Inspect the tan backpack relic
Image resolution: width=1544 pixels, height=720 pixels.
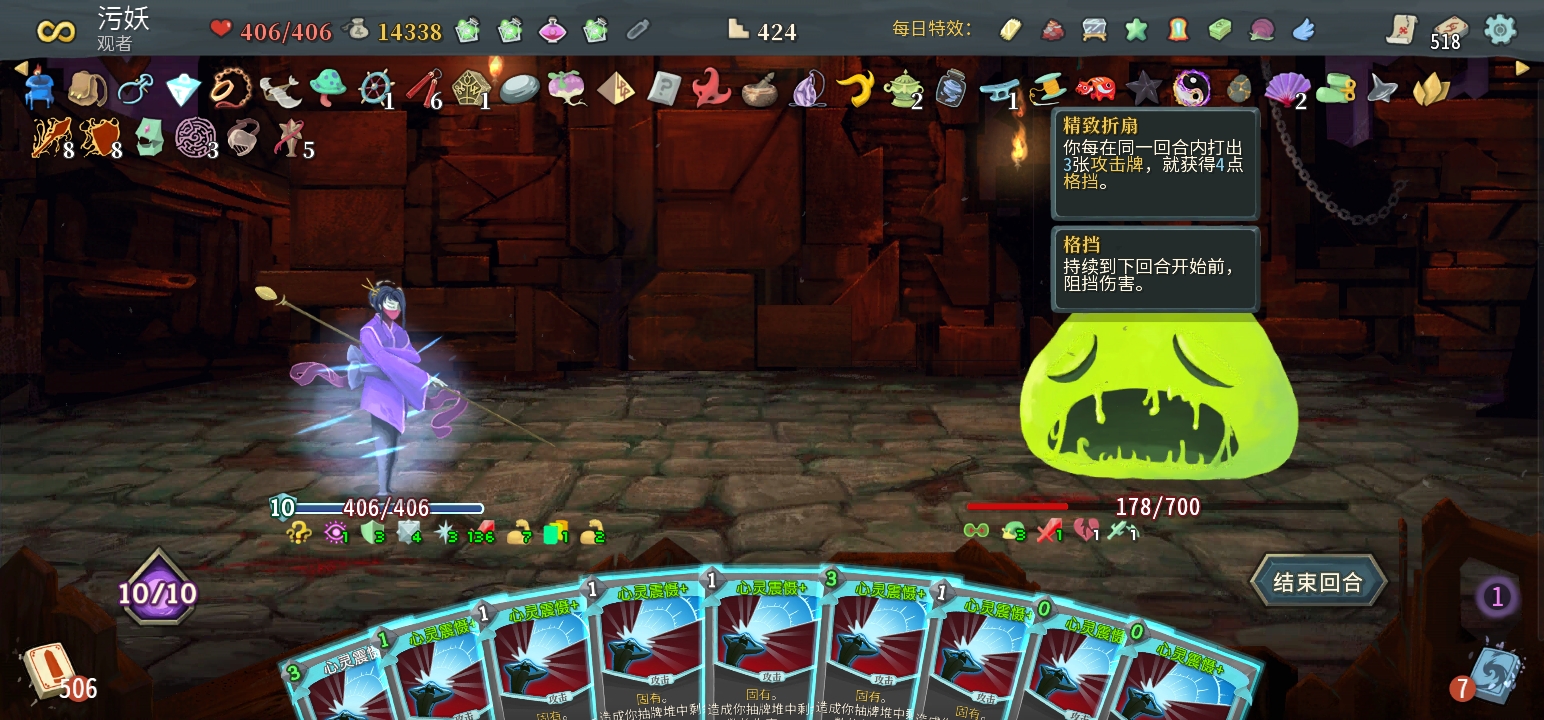pyautogui.click(x=87, y=89)
